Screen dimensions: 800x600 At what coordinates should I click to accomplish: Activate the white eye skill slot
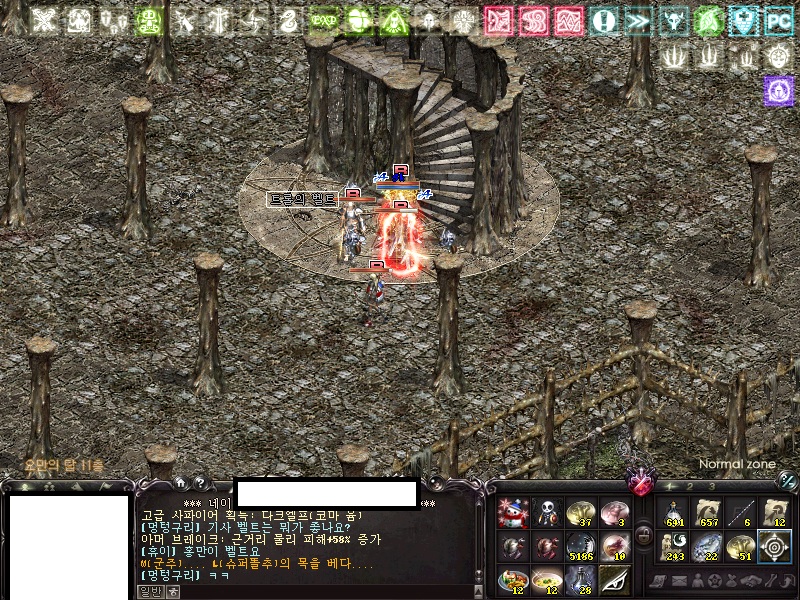614,580
